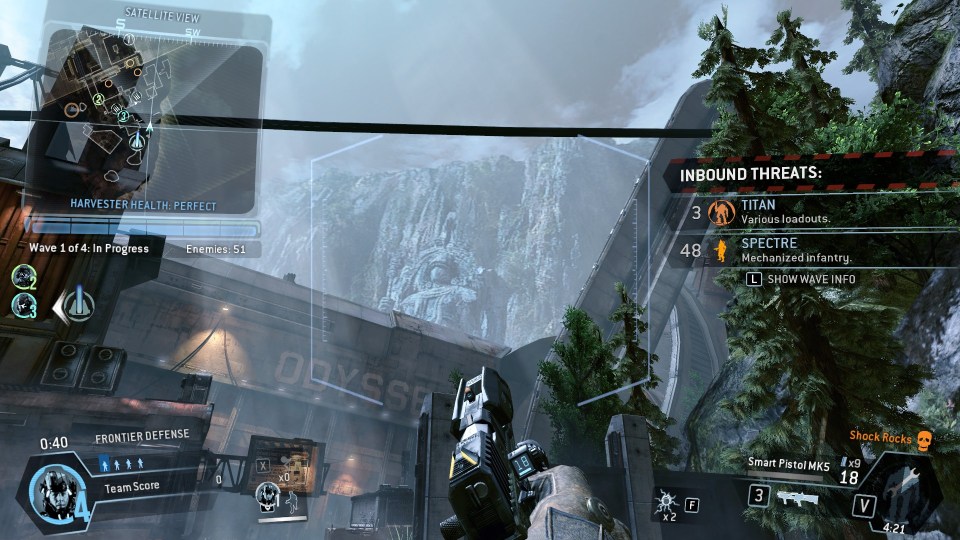This screenshot has width=960, height=540.
Task: Click the teammate pilot icon numbered 3
Action: 24,305
